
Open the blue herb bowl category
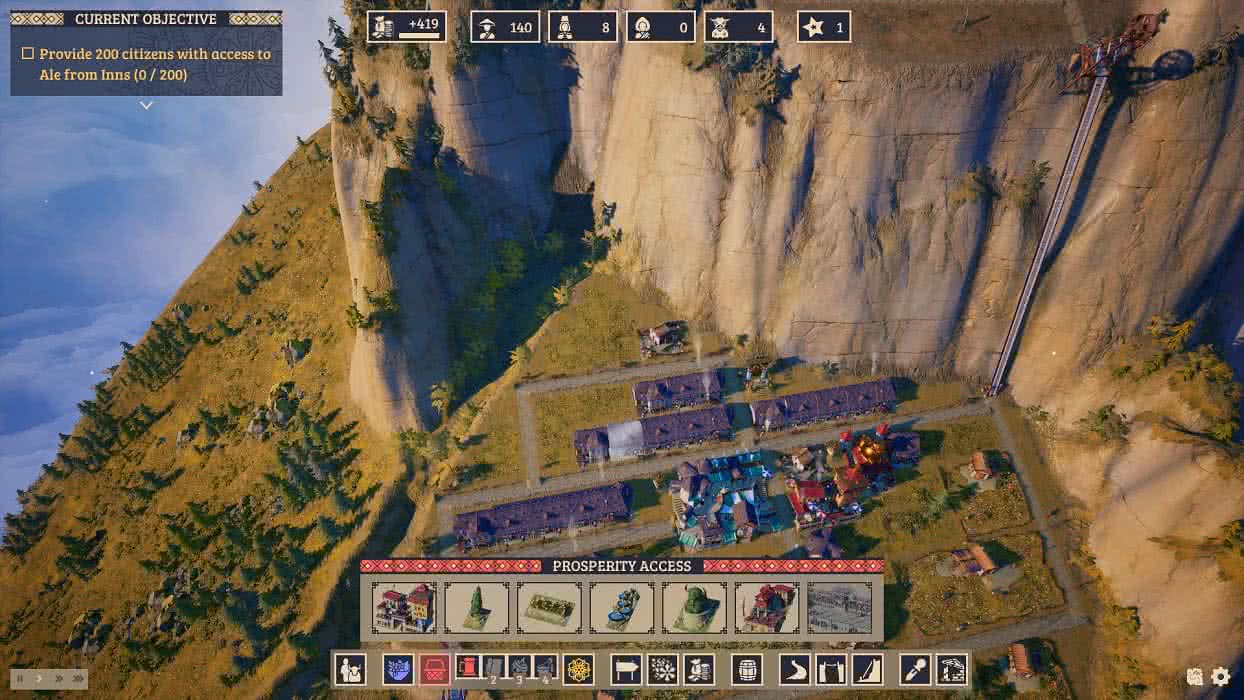[x=398, y=669]
